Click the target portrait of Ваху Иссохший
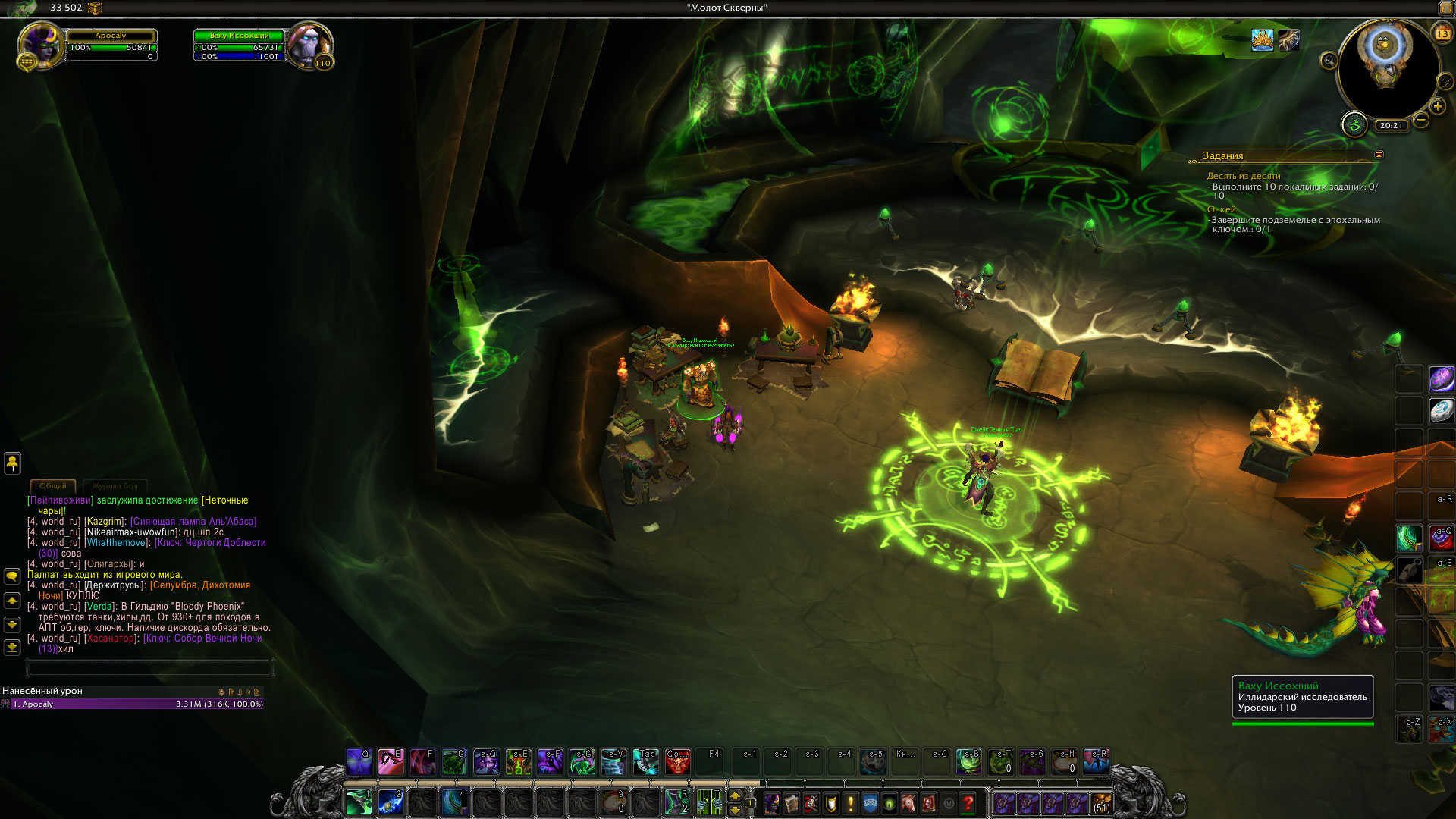The image size is (1456, 819). [309, 45]
